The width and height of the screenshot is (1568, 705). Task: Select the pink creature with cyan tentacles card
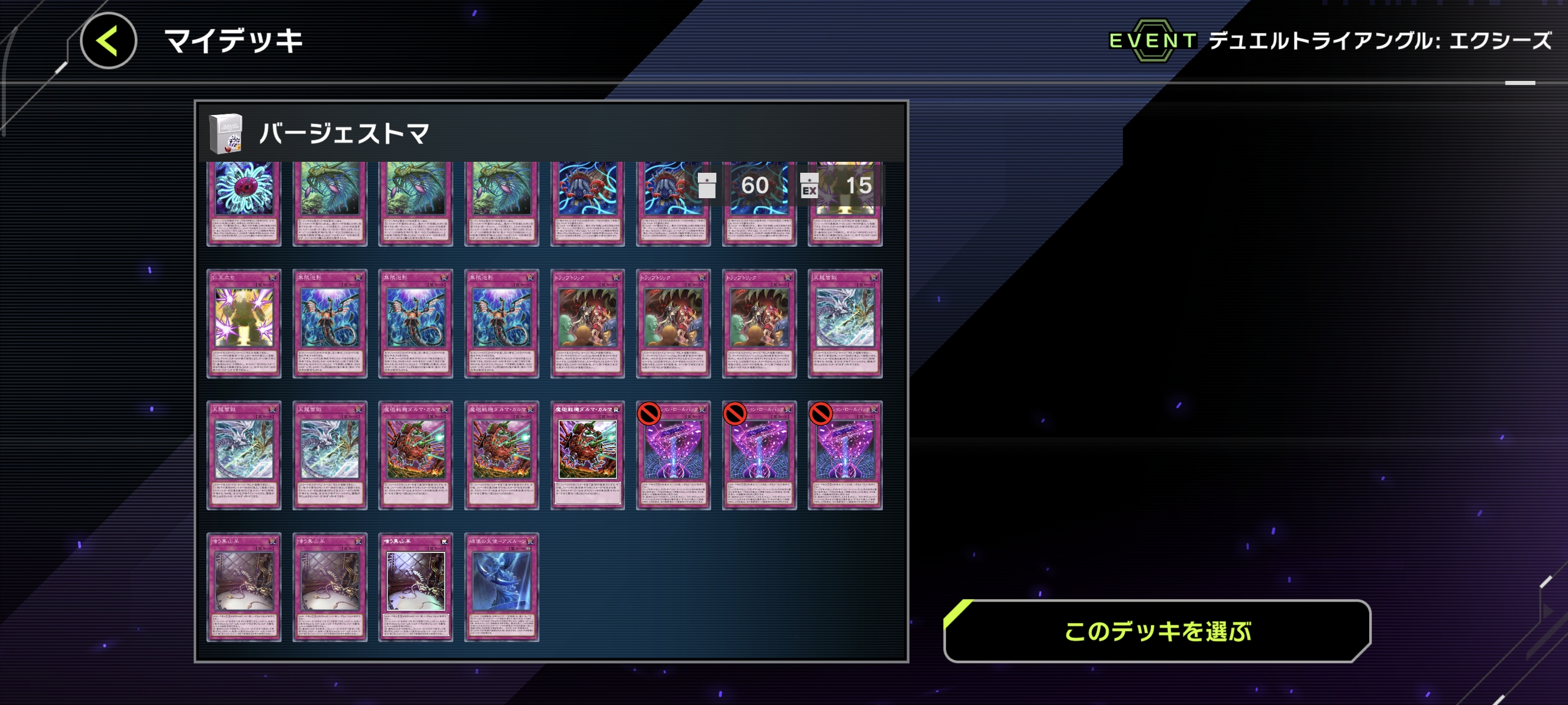pos(243,203)
